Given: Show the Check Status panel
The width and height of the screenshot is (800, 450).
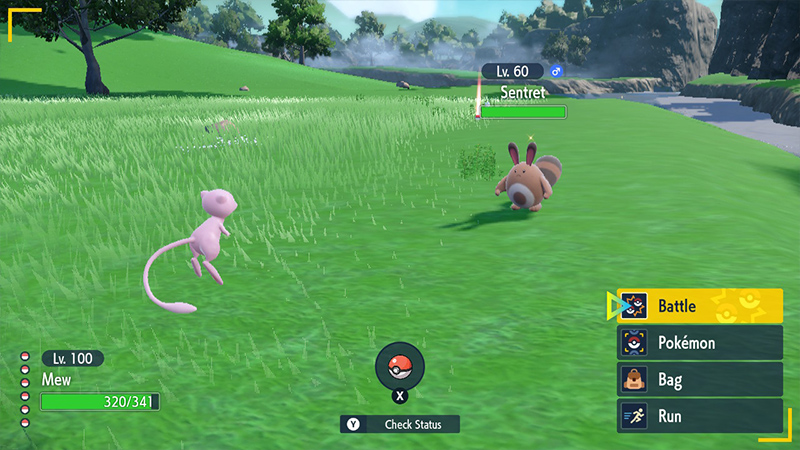Looking at the screenshot, I should (x=400, y=425).
